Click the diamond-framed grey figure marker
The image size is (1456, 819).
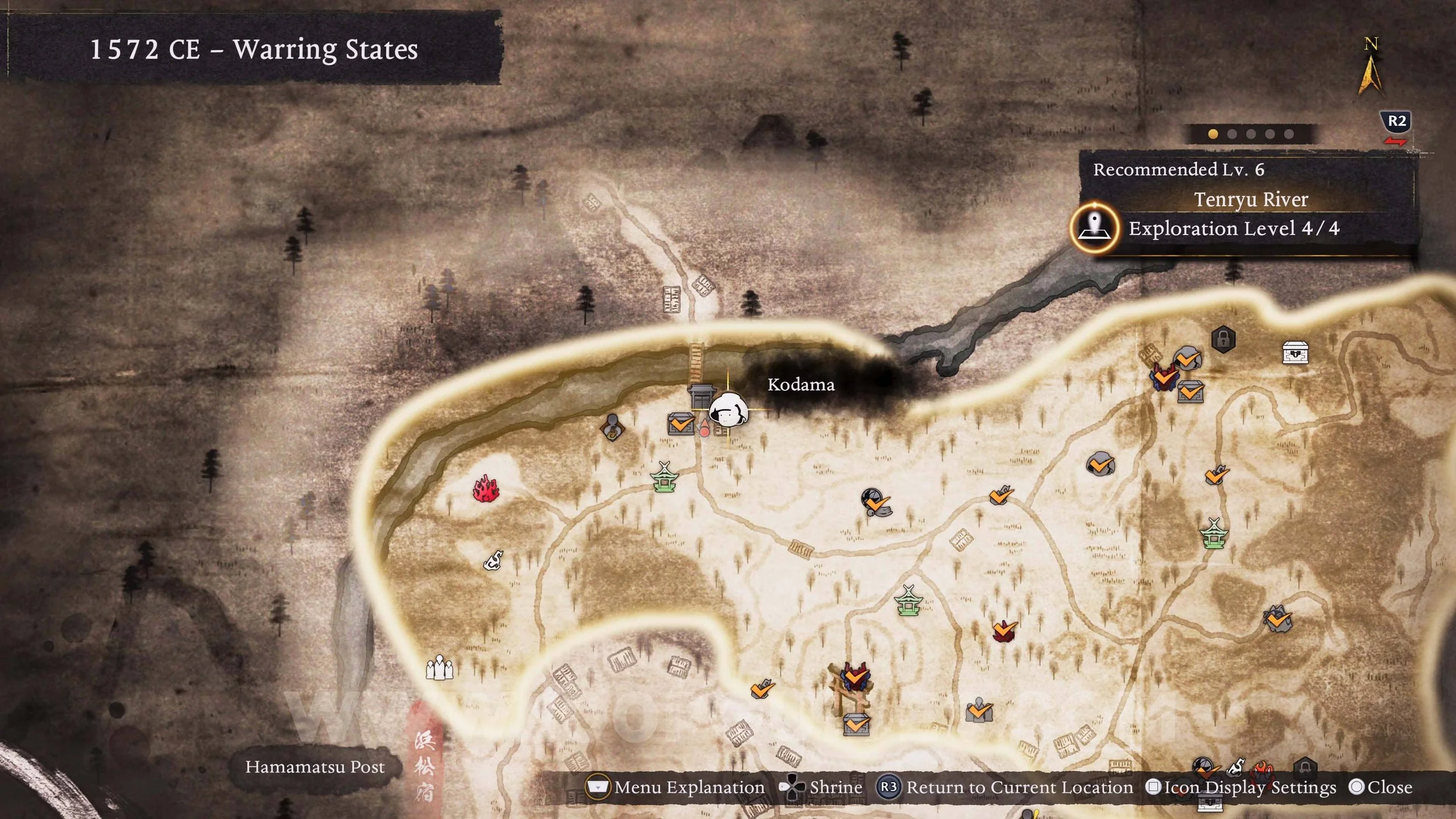(x=612, y=427)
